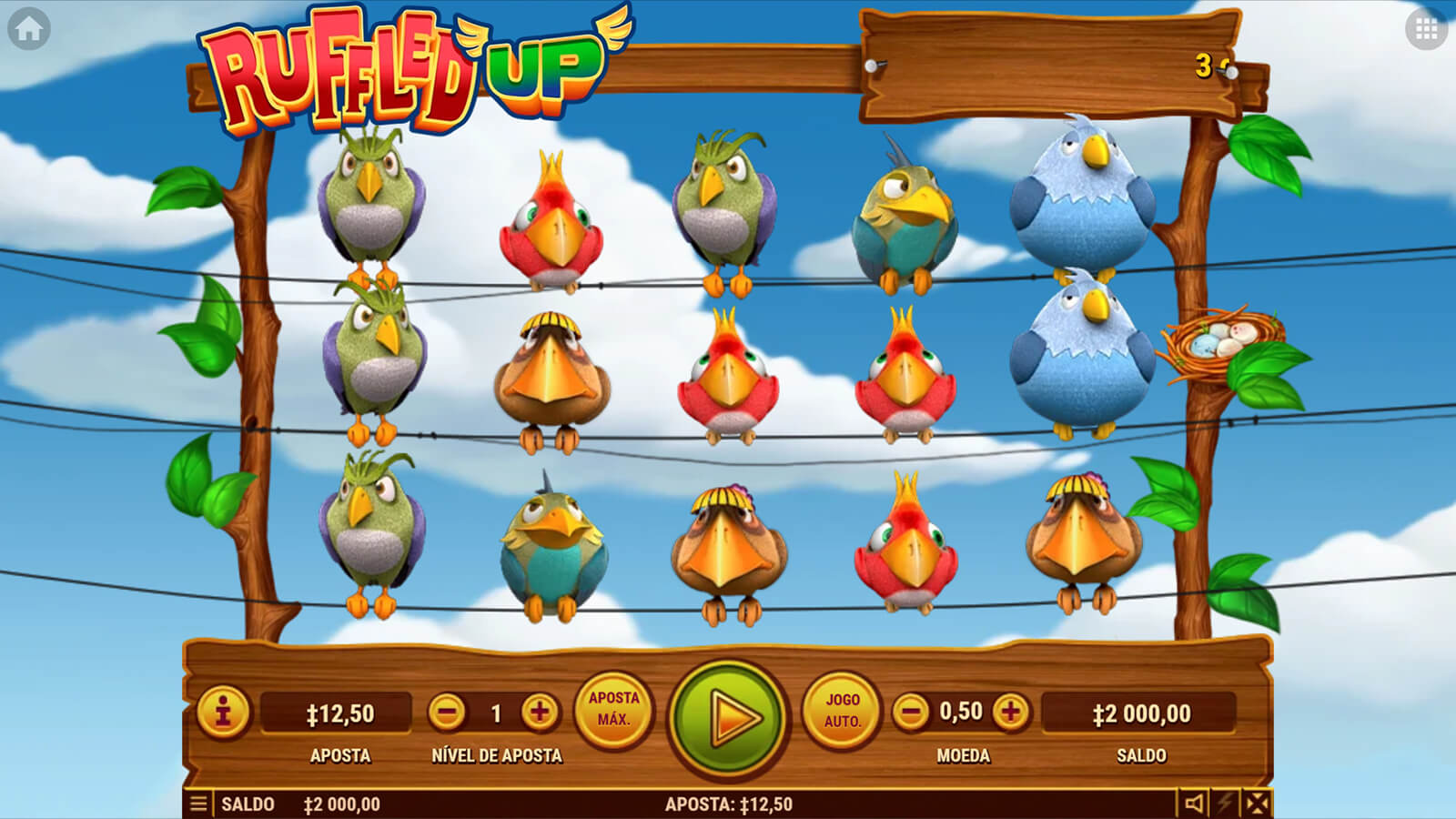The image size is (1456, 819).
Task: Open the paytable info button
Action: tap(223, 711)
